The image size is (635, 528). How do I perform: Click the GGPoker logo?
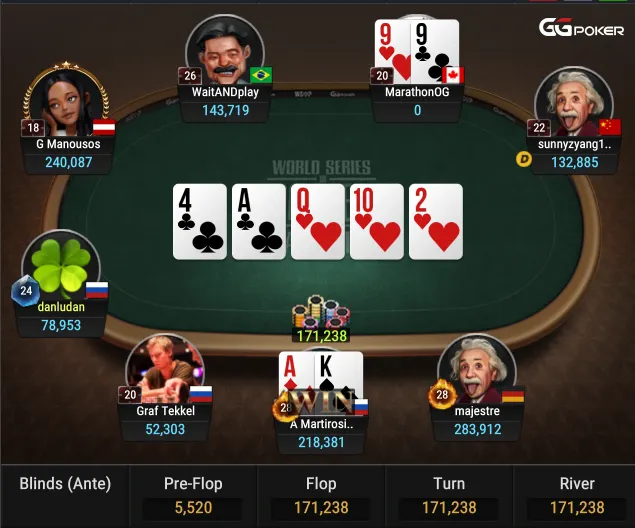581,28
